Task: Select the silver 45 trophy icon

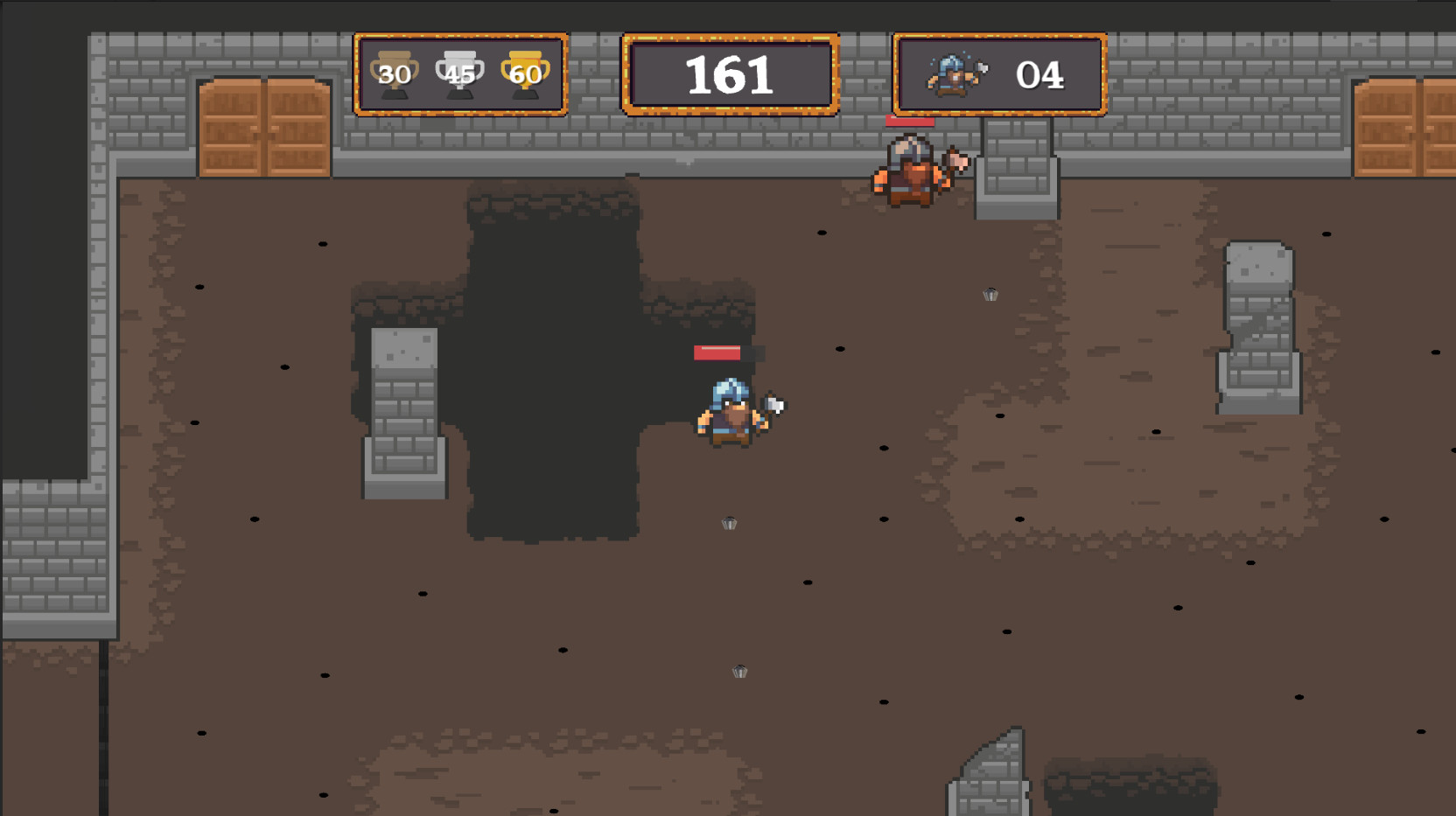Action: pos(458,73)
